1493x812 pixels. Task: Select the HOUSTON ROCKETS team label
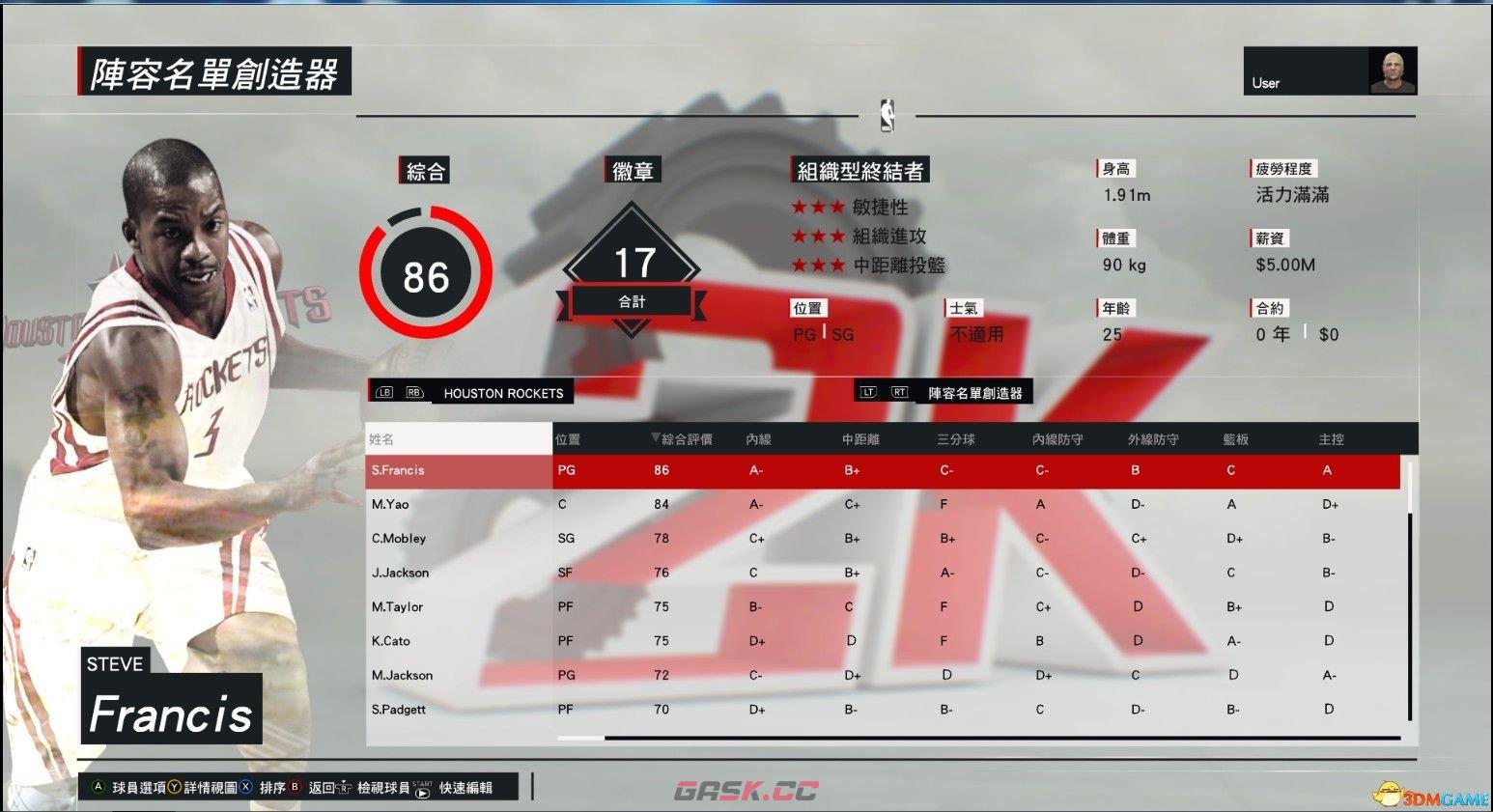click(x=503, y=393)
